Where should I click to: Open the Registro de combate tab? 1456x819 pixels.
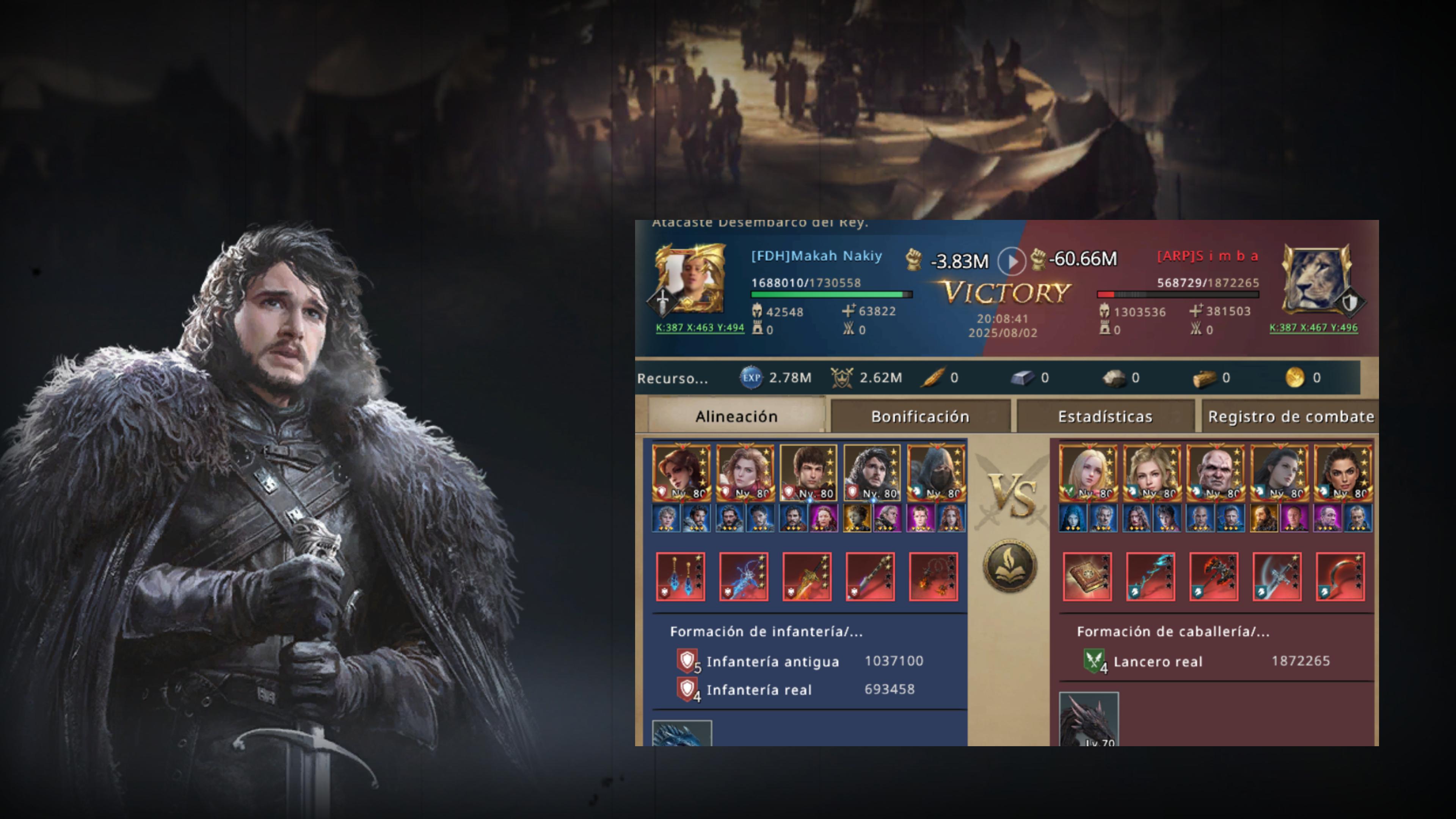pos(1290,417)
